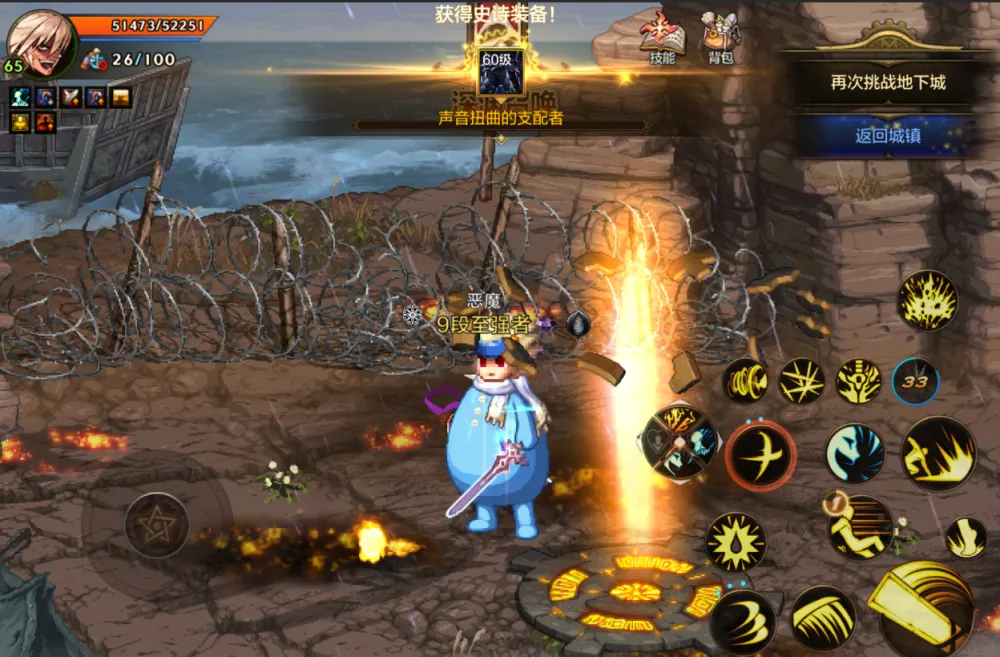Cast the blue ghost face skill
Image resolution: width=1000 pixels, height=657 pixels.
click(855, 453)
